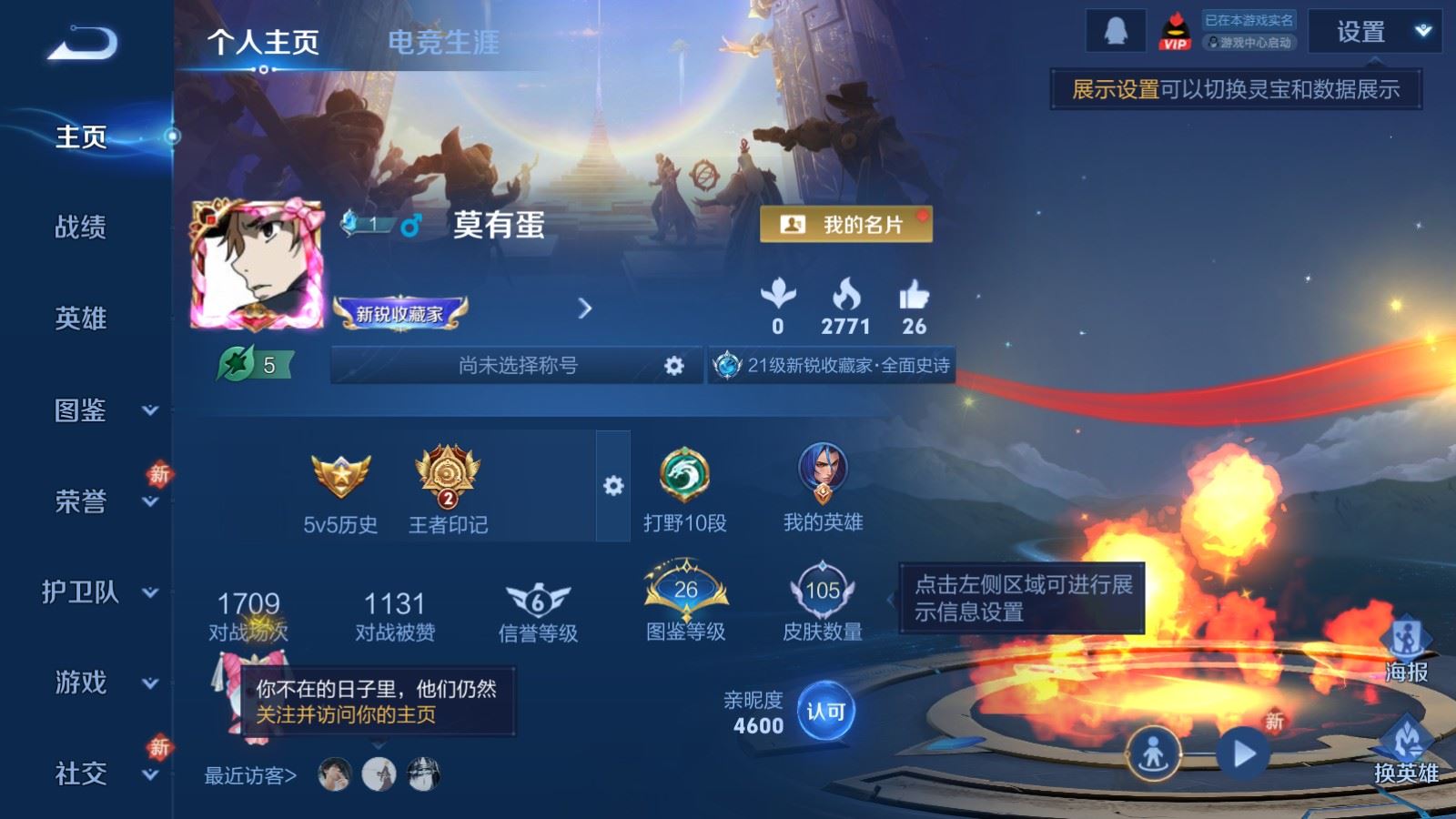
Task: Tap the 认可 button
Action: [825, 712]
